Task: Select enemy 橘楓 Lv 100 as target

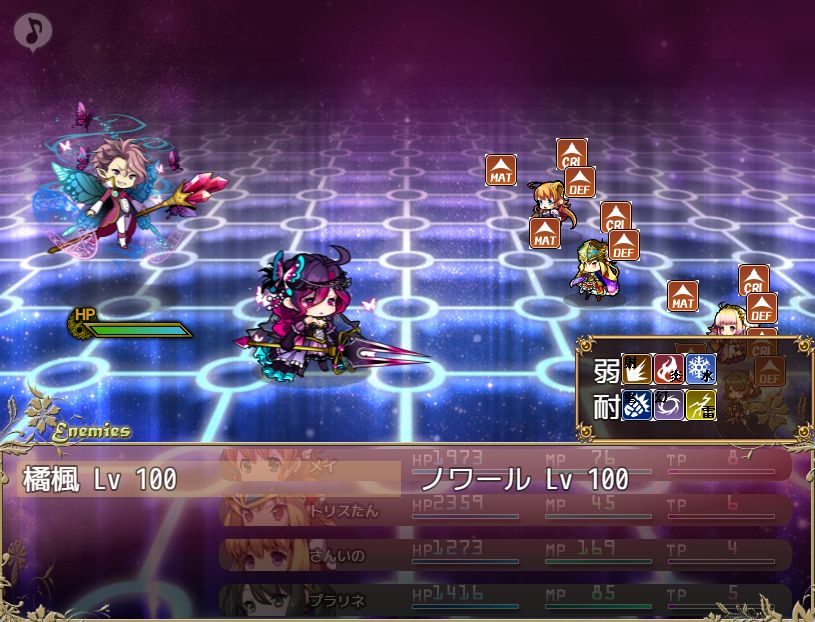Action: click(100, 479)
